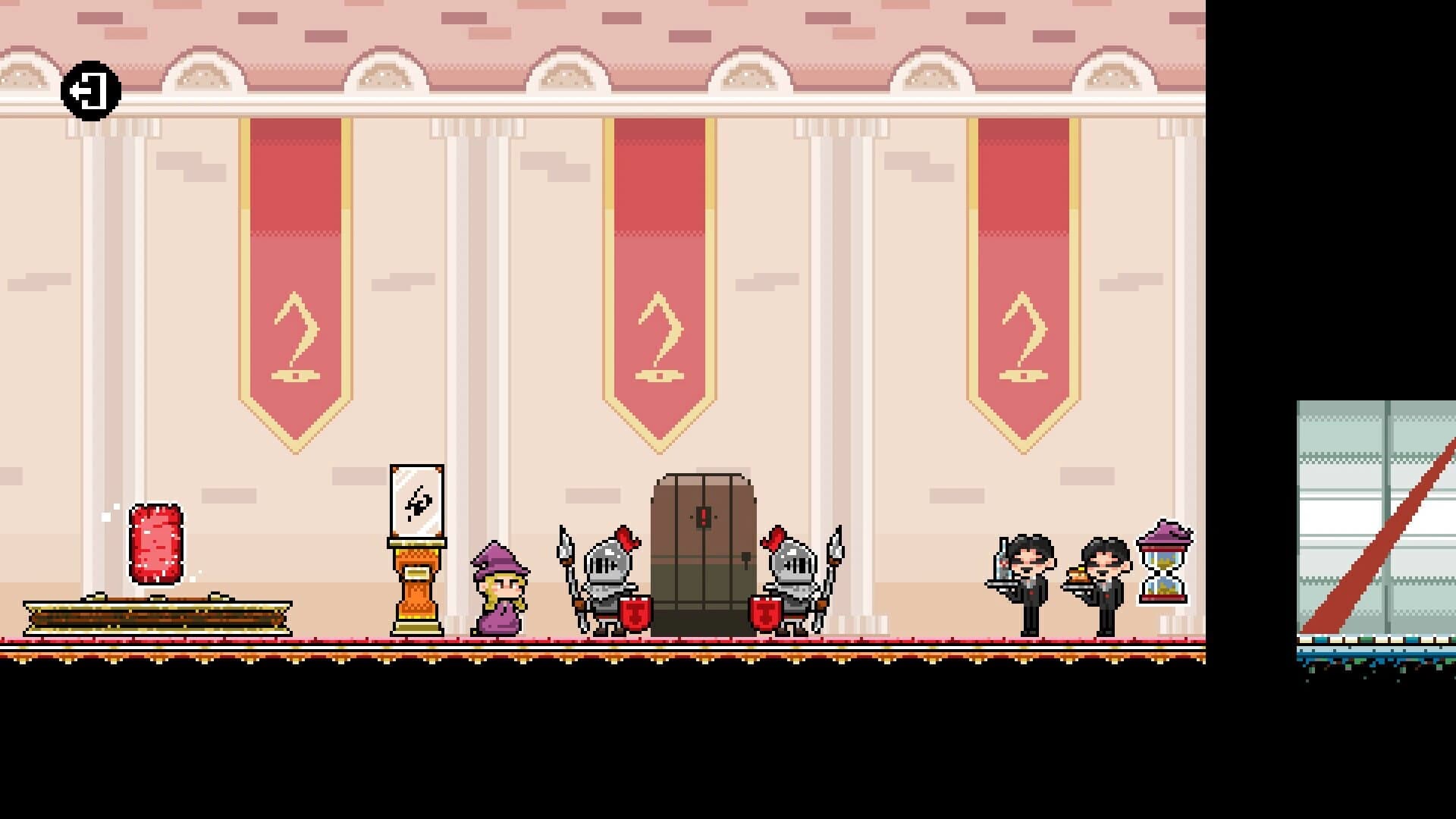Image resolution: width=1456 pixels, height=819 pixels.
Task: Click the mirror on the orange pedestal
Action: point(418,499)
